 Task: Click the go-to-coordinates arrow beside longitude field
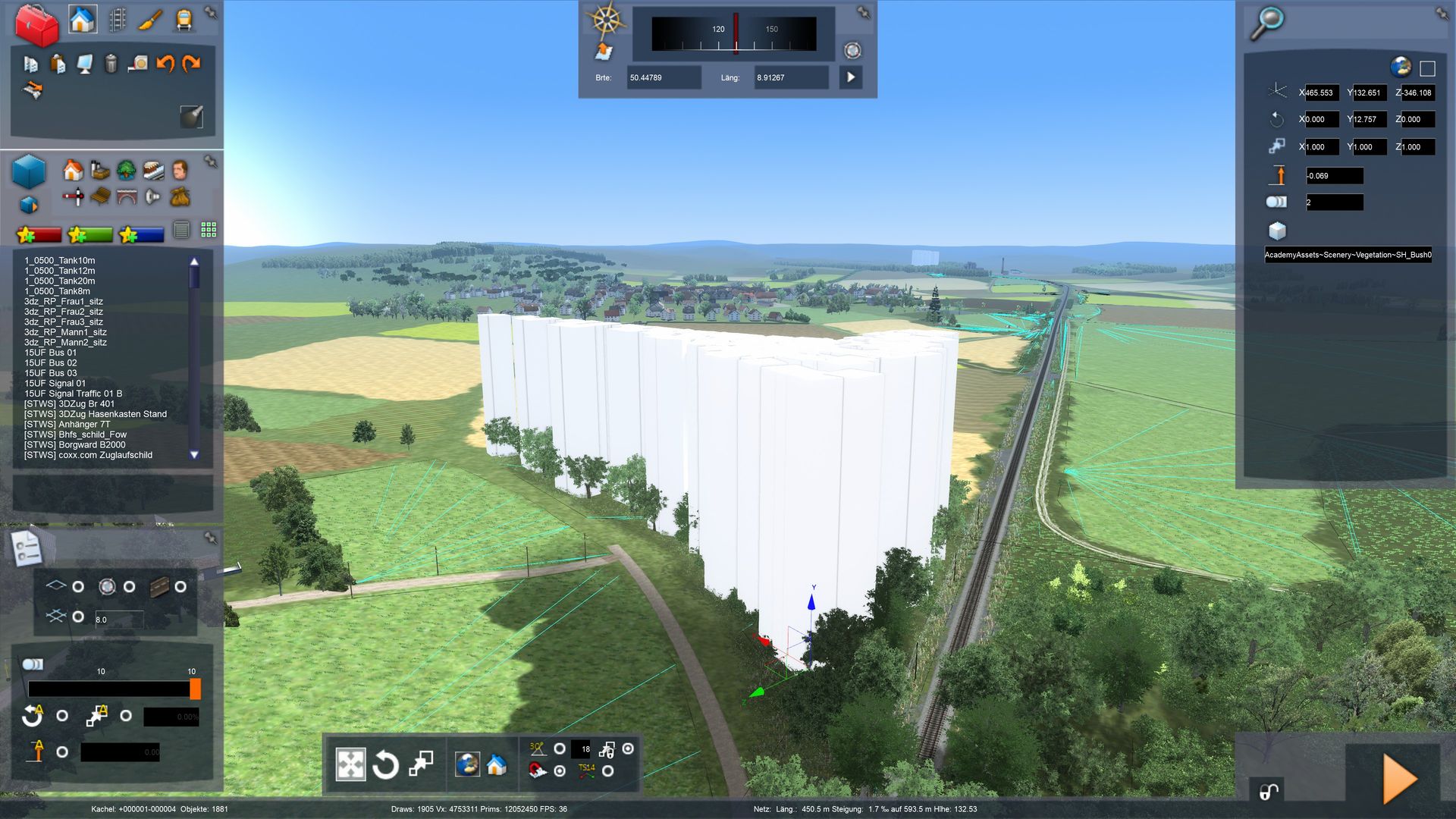pyautogui.click(x=851, y=77)
